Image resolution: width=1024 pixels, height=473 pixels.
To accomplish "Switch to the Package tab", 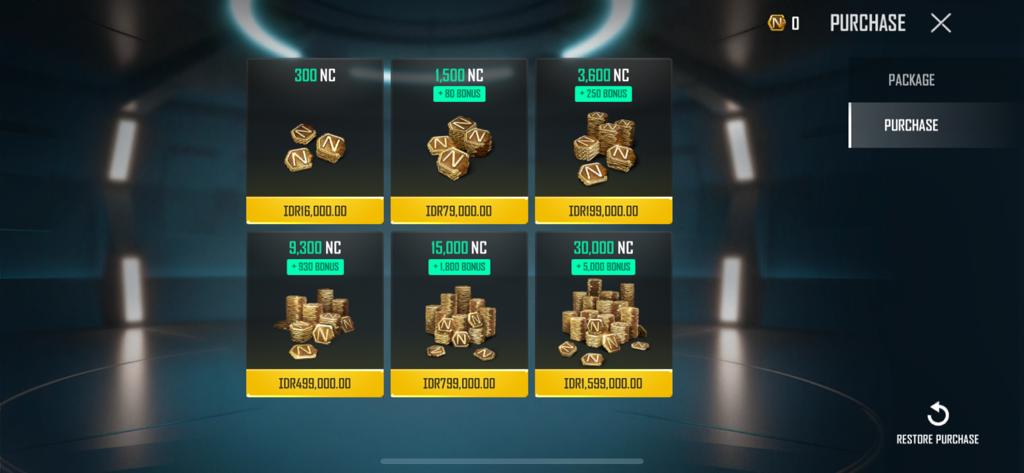I will pyautogui.click(x=911, y=80).
